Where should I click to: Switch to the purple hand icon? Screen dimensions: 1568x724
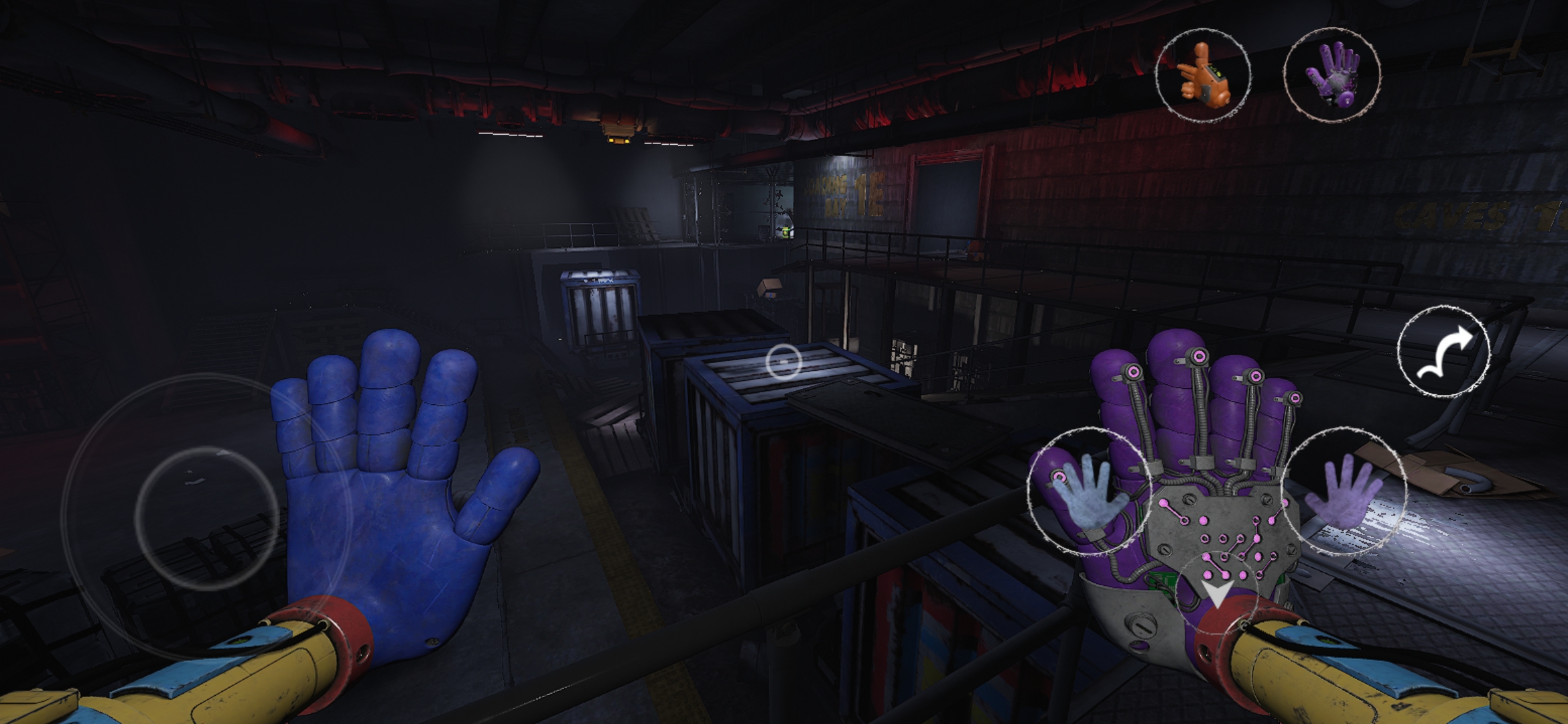click(x=1331, y=75)
